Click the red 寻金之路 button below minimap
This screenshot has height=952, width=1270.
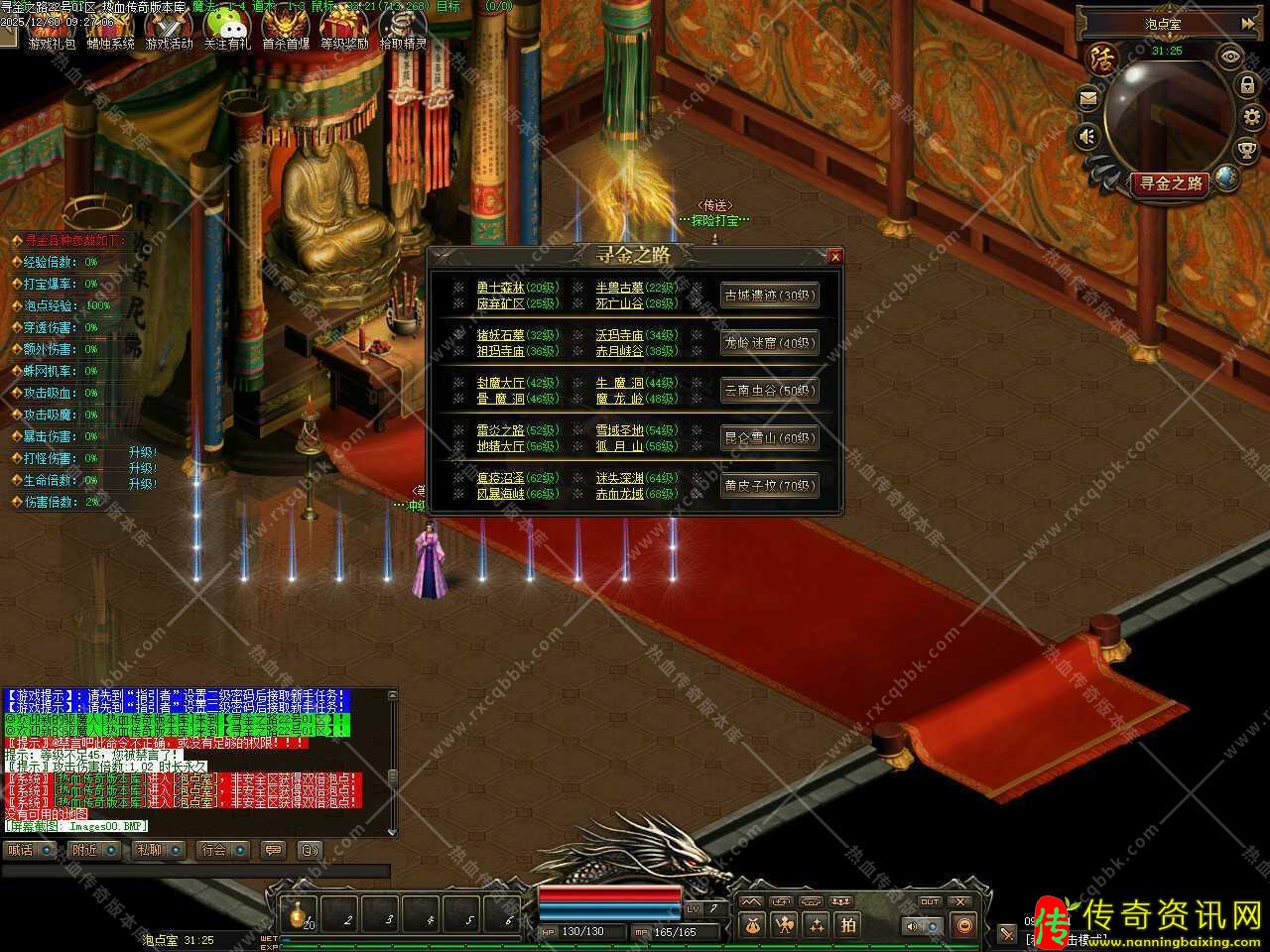point(1171,183)
